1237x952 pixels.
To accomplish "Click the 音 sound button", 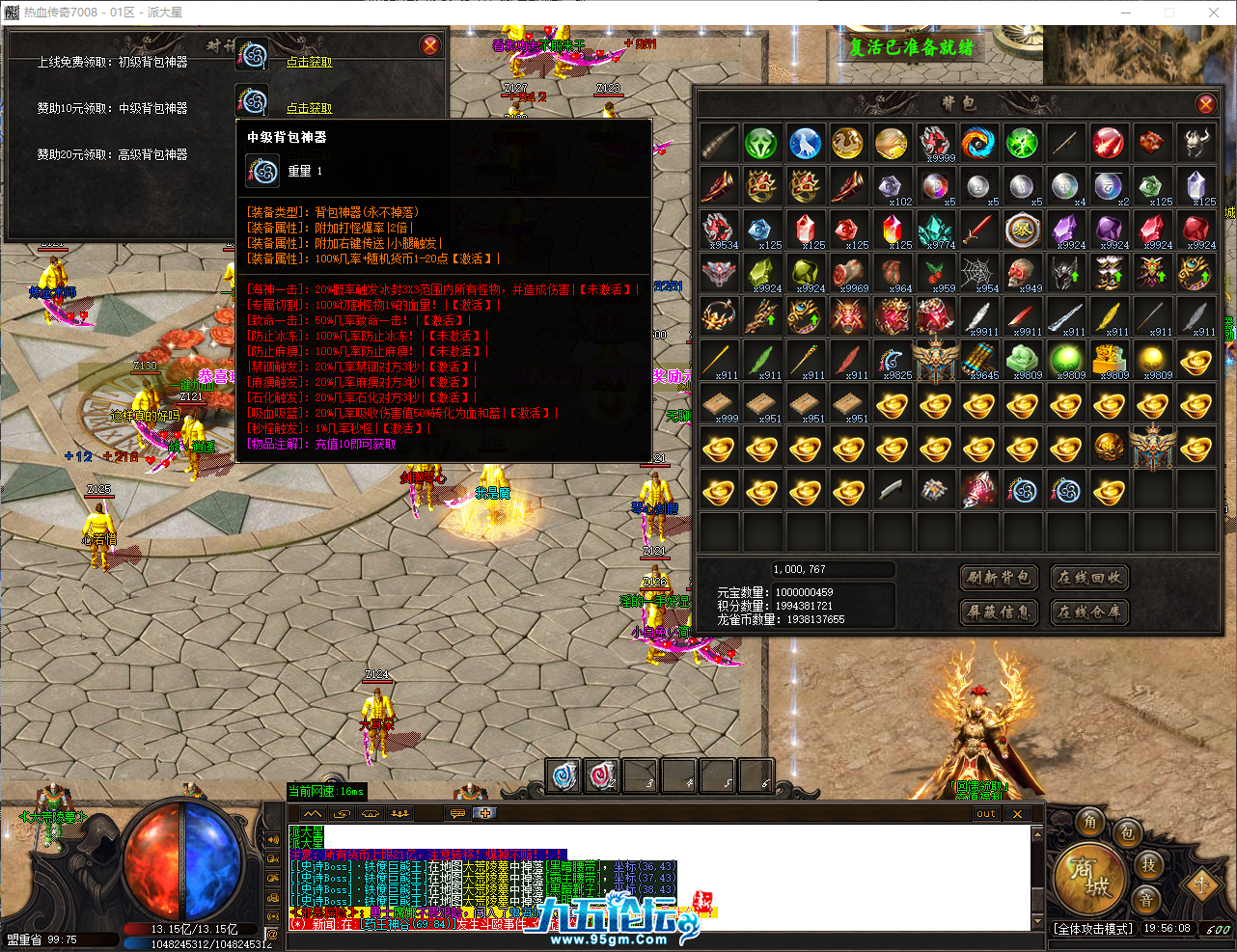I will pyautogui.click(x=1147, y=899).
